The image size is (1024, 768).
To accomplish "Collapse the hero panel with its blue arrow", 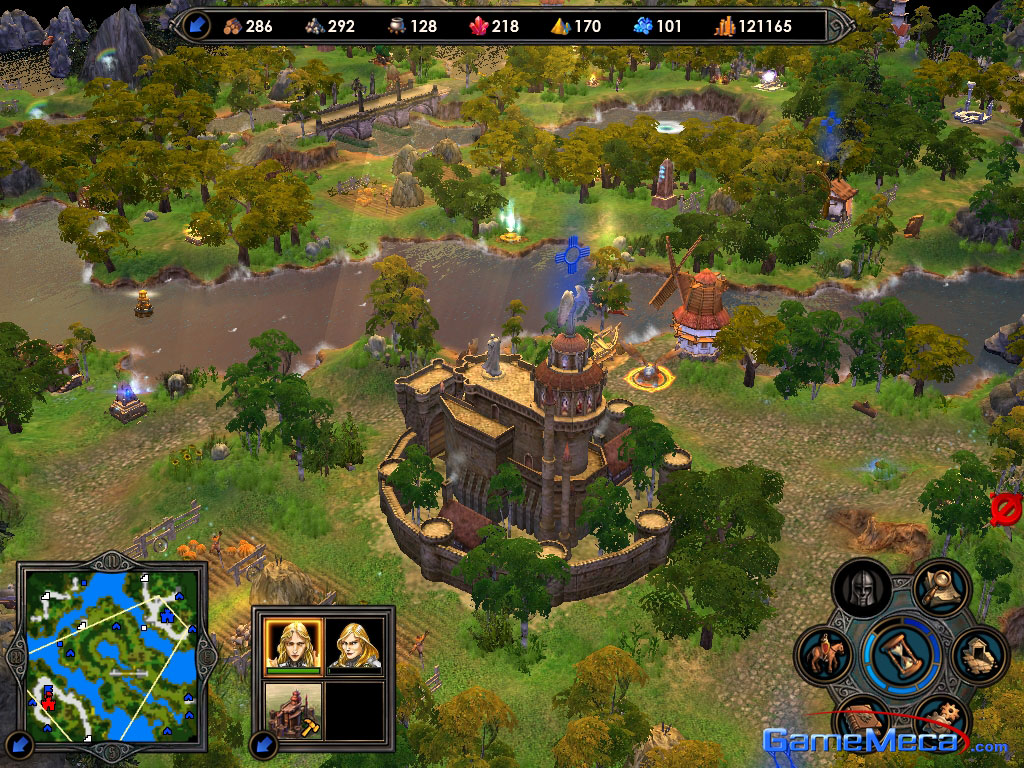I will pos(263,744).
